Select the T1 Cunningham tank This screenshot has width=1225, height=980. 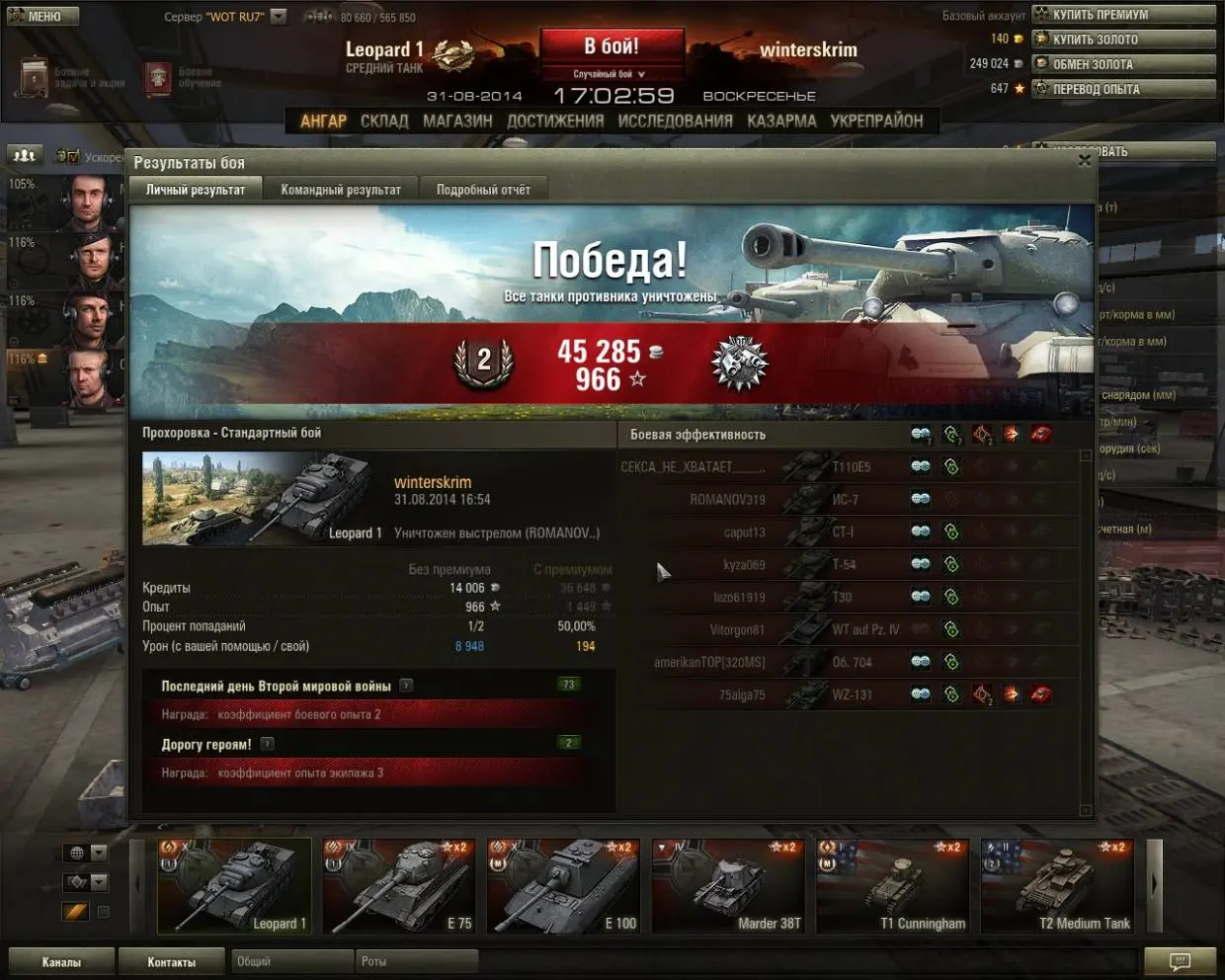pos(892,885)
